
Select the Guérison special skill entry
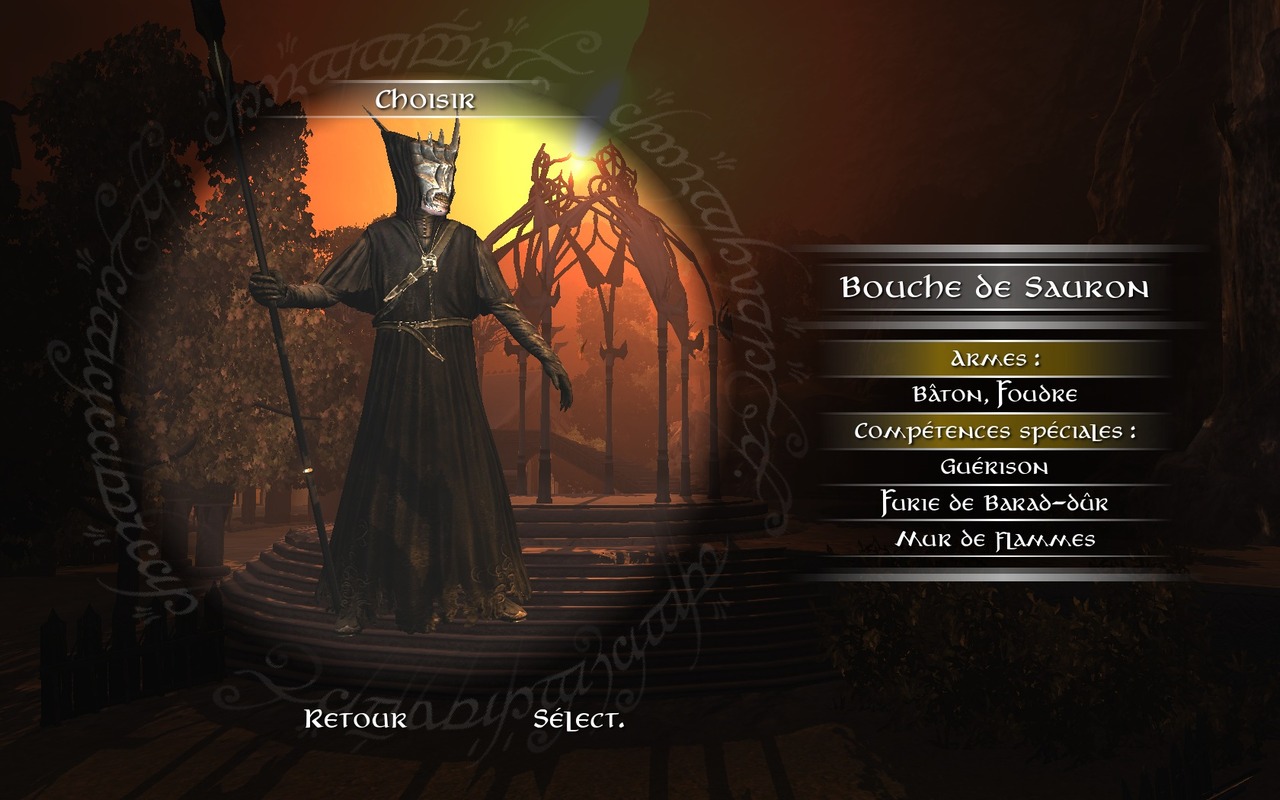click(994, 467)
